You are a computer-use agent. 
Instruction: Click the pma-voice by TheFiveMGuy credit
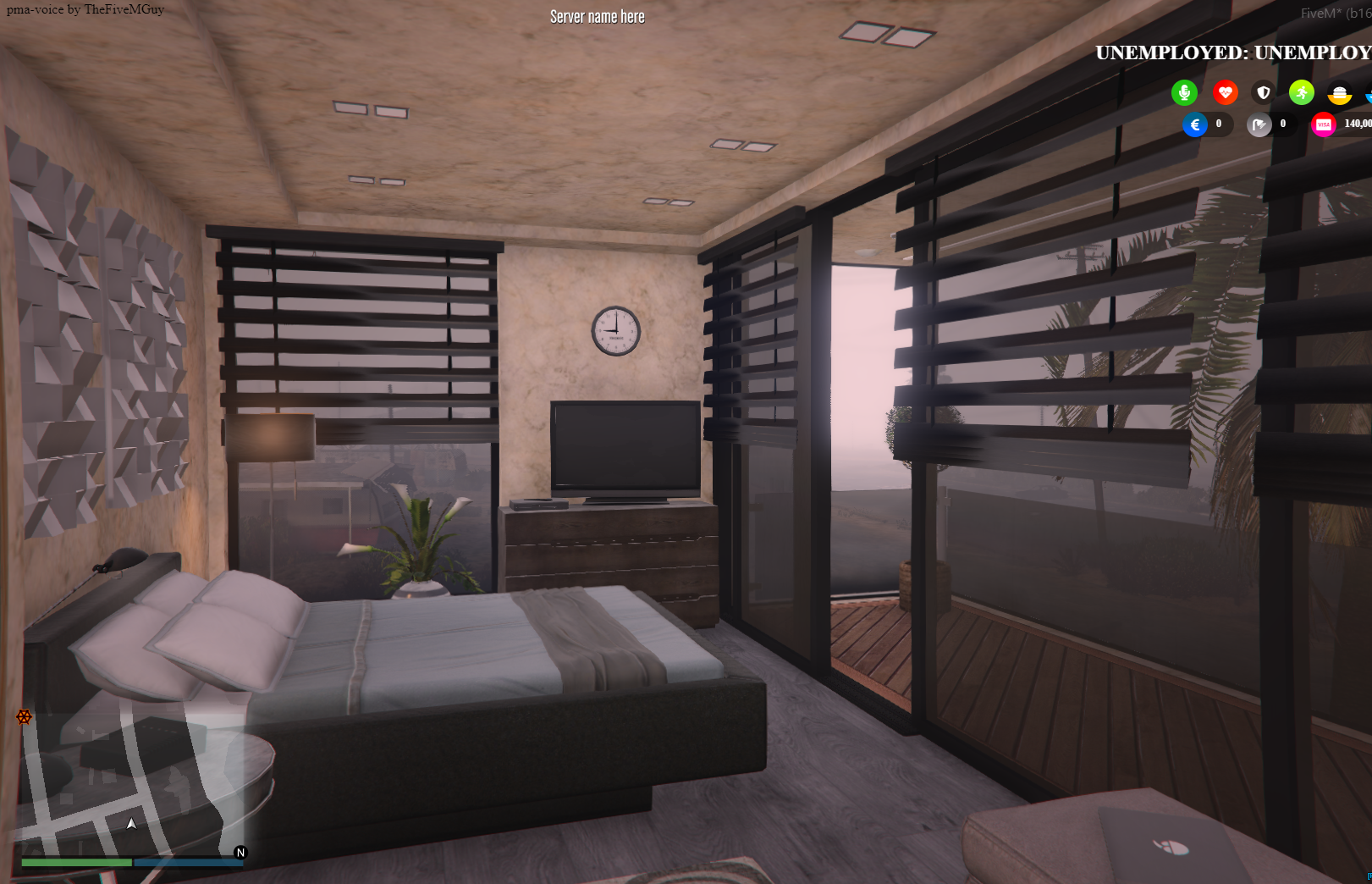[x=84, y=9]
